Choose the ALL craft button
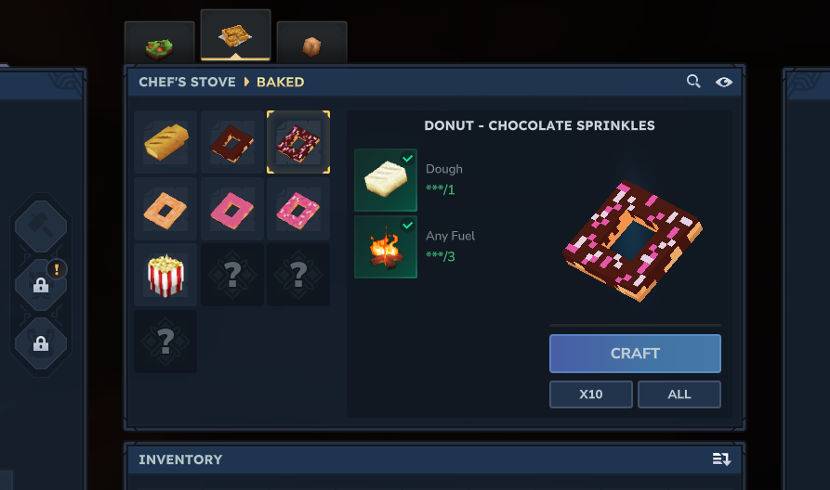Screen dimensions: 830x490 click(x=679, y=394)
